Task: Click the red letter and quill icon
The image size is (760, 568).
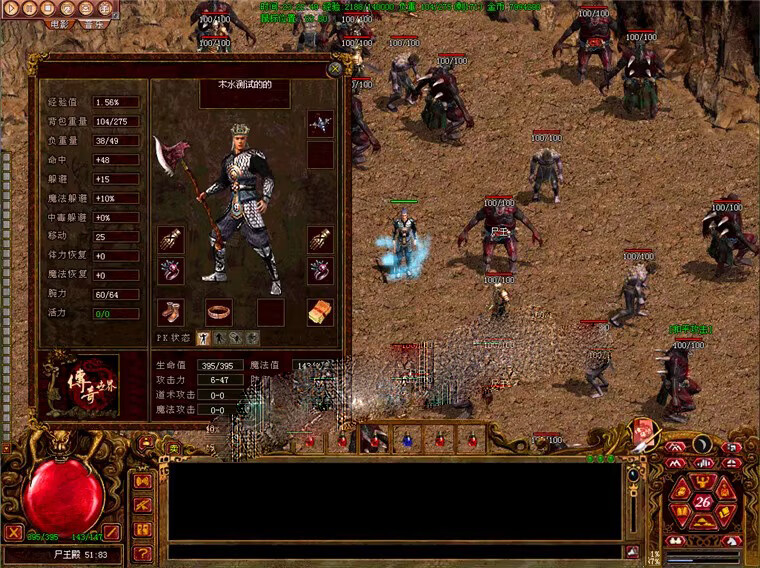Action: [644, 433]
